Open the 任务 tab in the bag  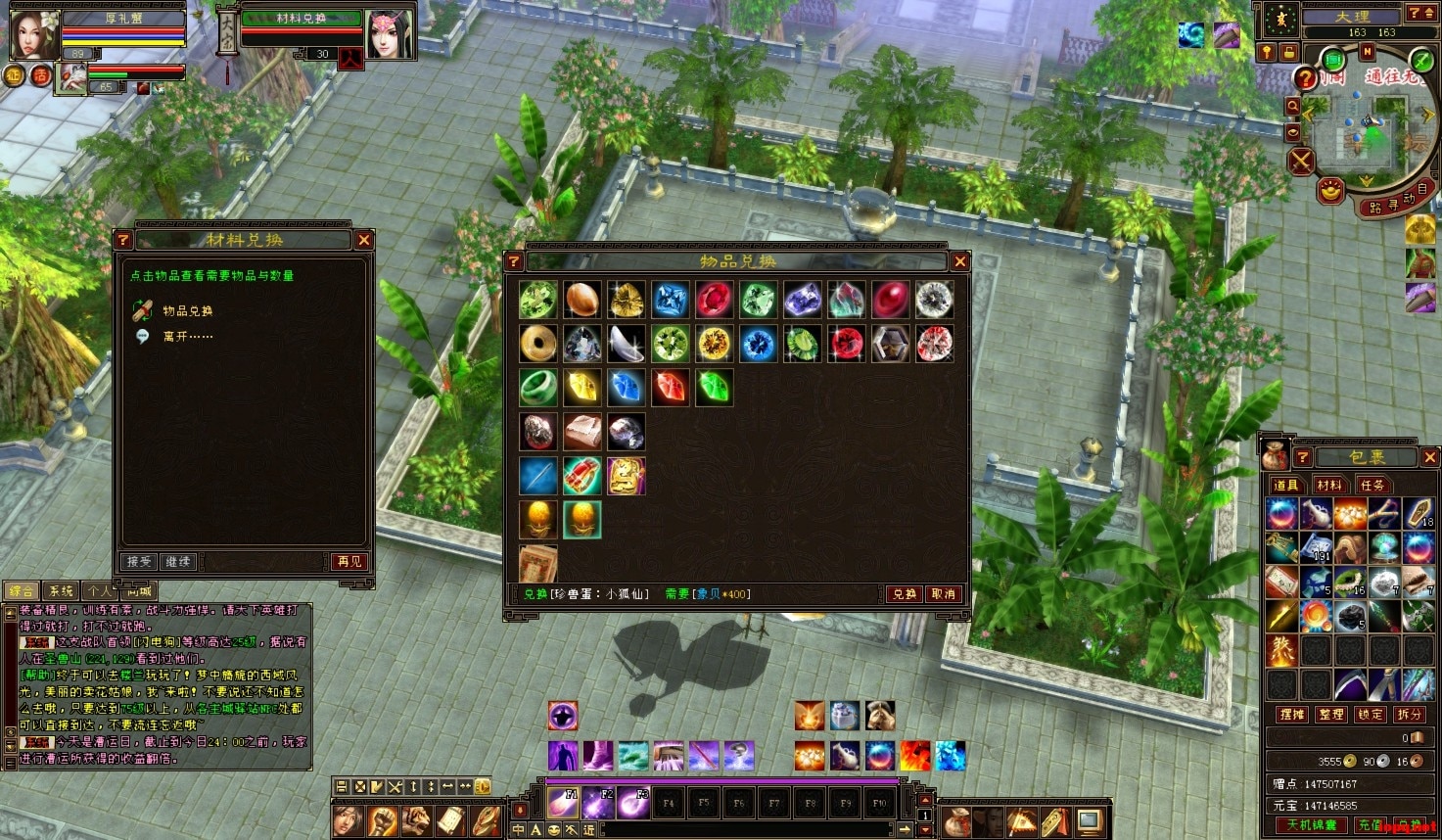1372,485
